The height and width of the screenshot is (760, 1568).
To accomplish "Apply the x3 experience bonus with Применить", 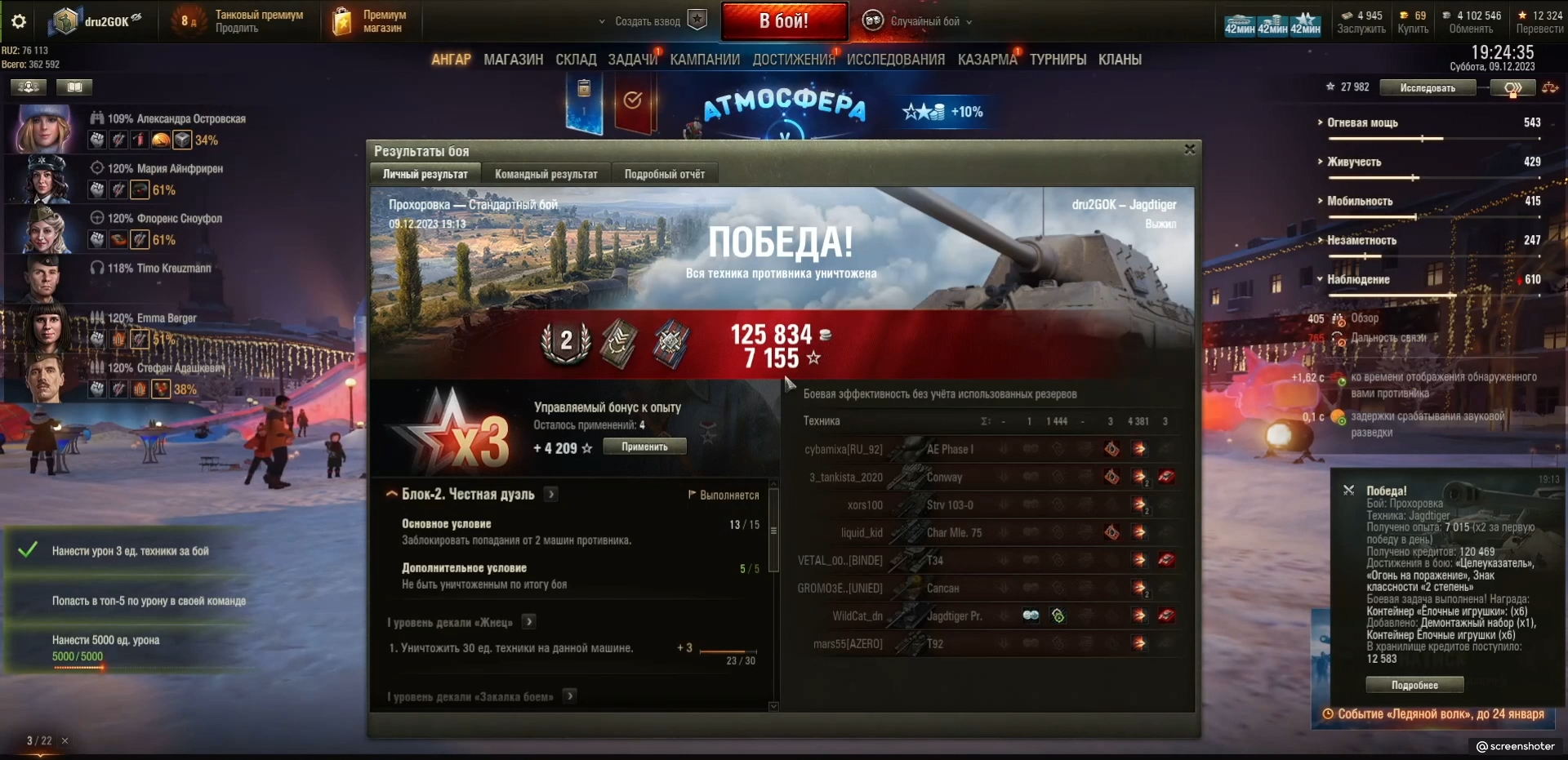I will pos(644,447).
